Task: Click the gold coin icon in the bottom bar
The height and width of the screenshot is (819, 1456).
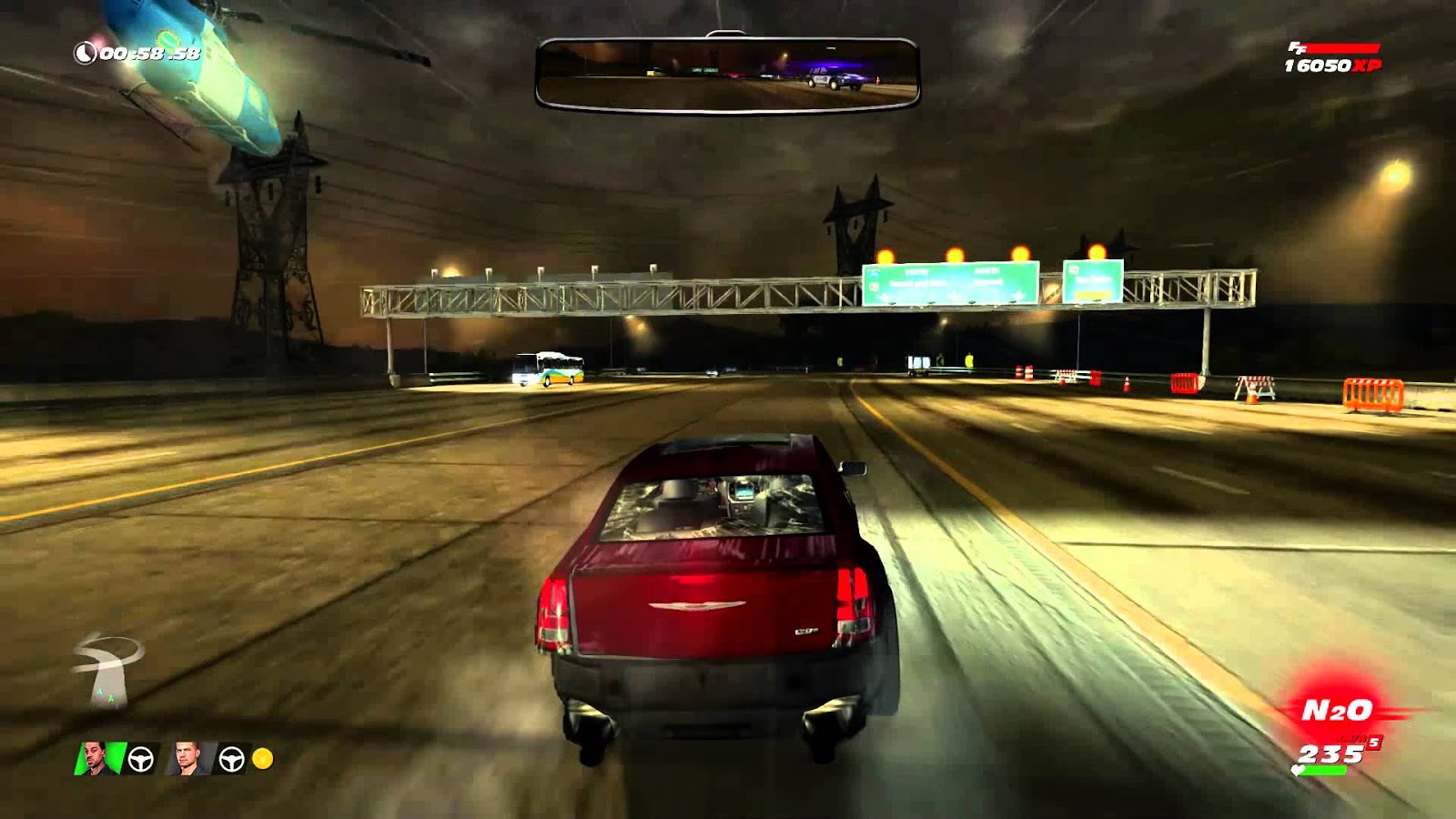Action: pos(263,756)
